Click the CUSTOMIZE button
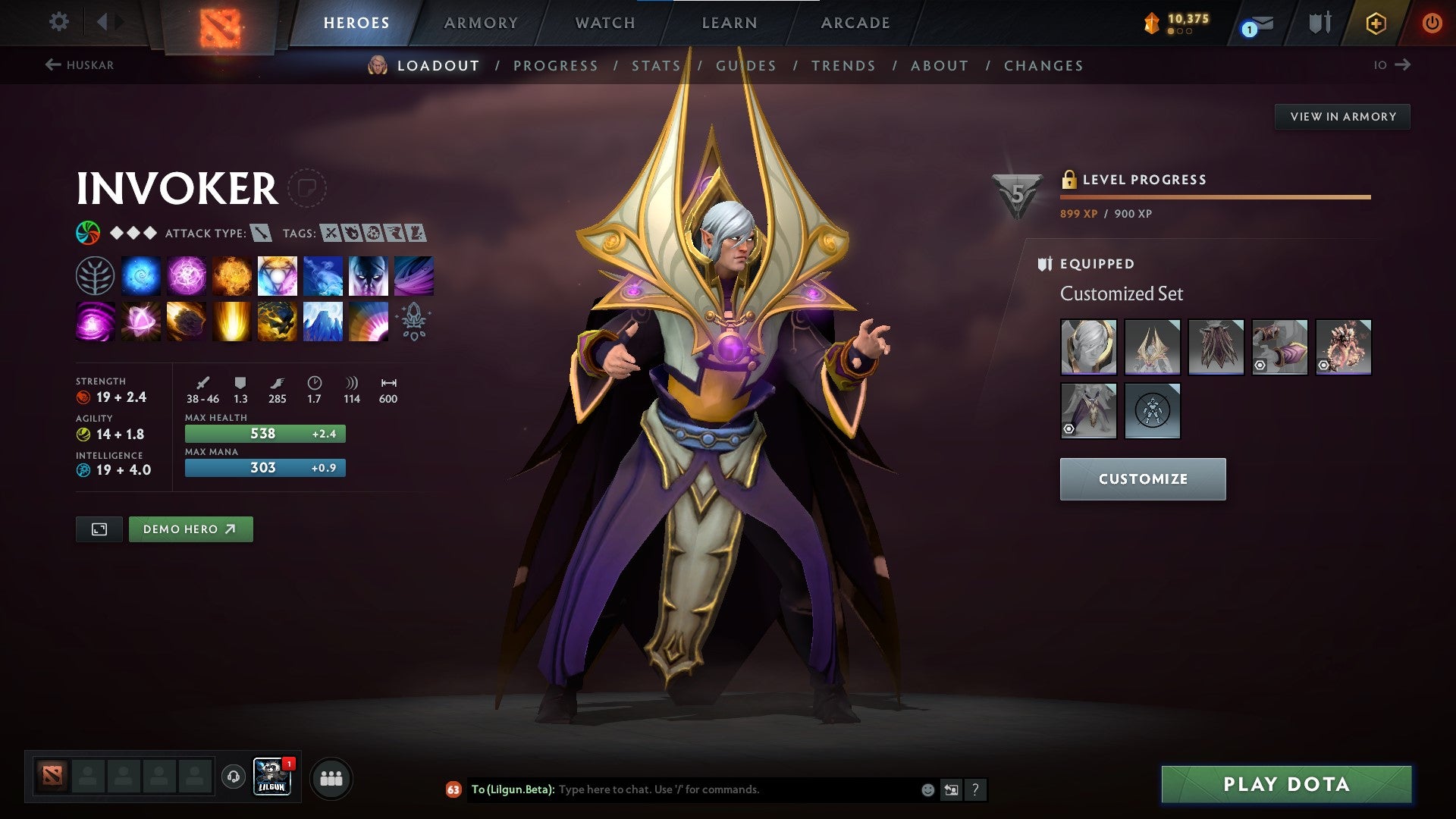Viewport: 1456px width, 819px height. click(x=1142, y=479)
